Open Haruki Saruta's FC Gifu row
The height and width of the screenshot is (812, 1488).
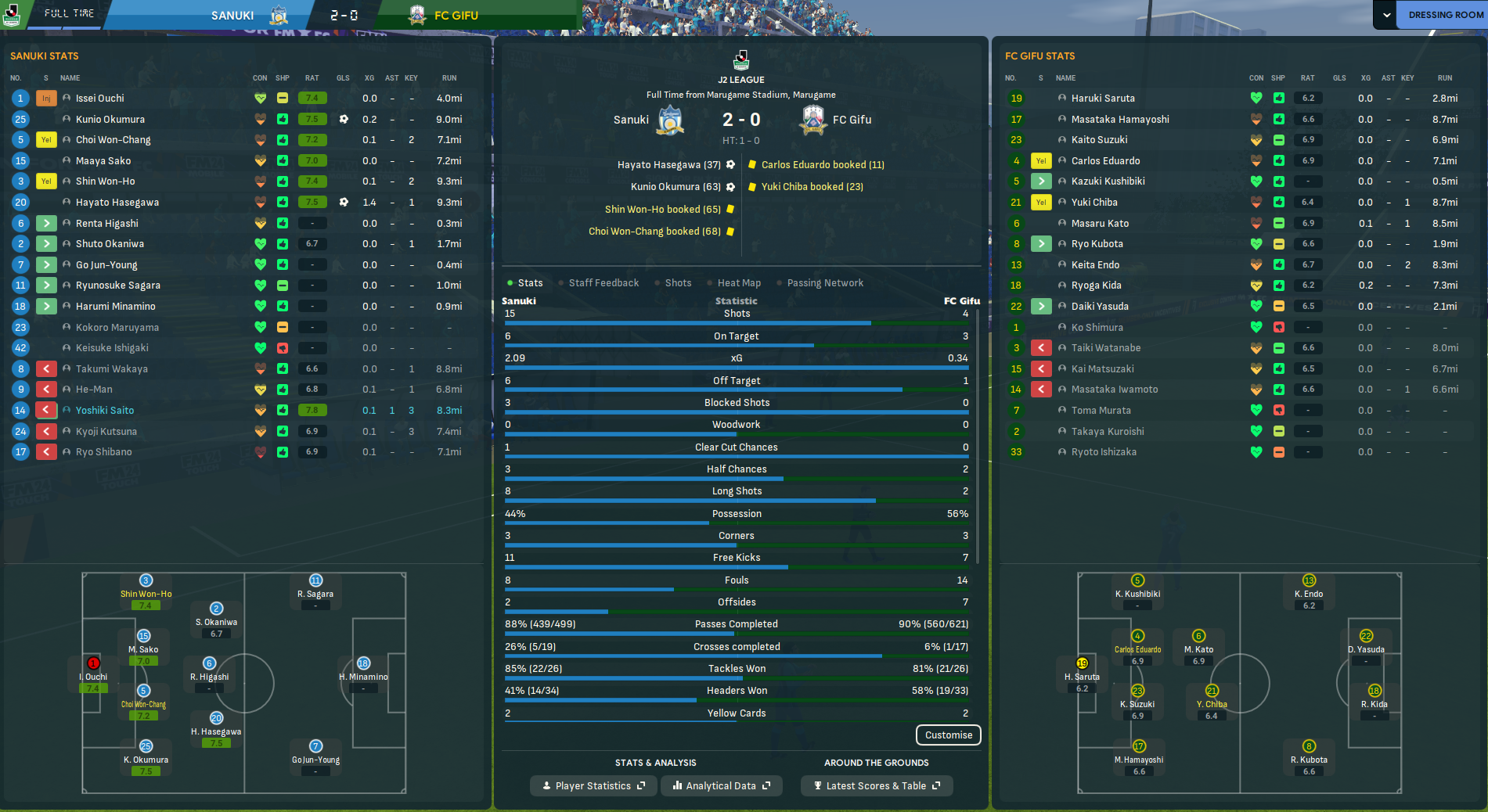click(x=1102, y=99)
